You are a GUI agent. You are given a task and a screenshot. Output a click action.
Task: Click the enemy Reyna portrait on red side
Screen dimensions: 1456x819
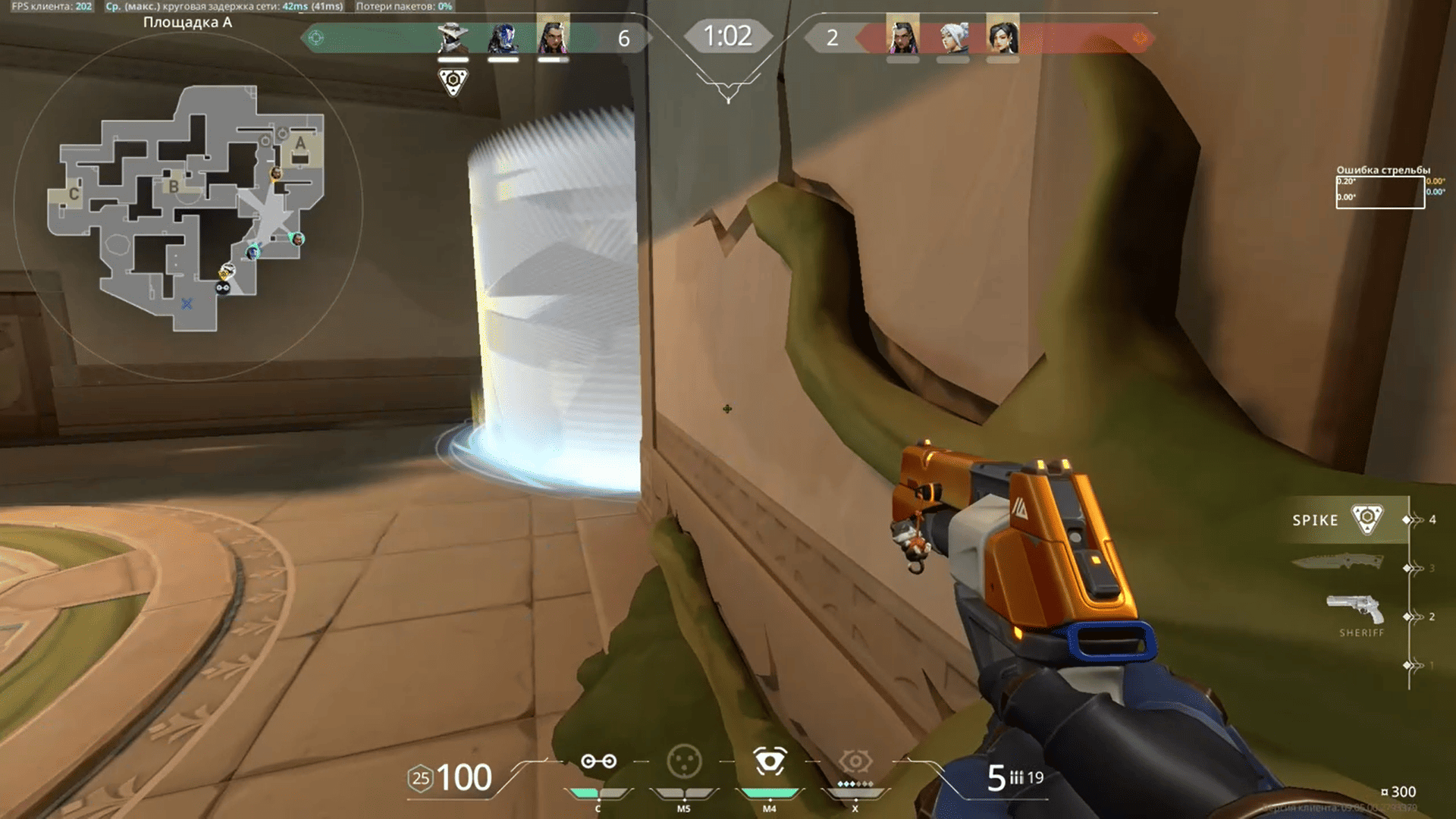coord(902,36)
